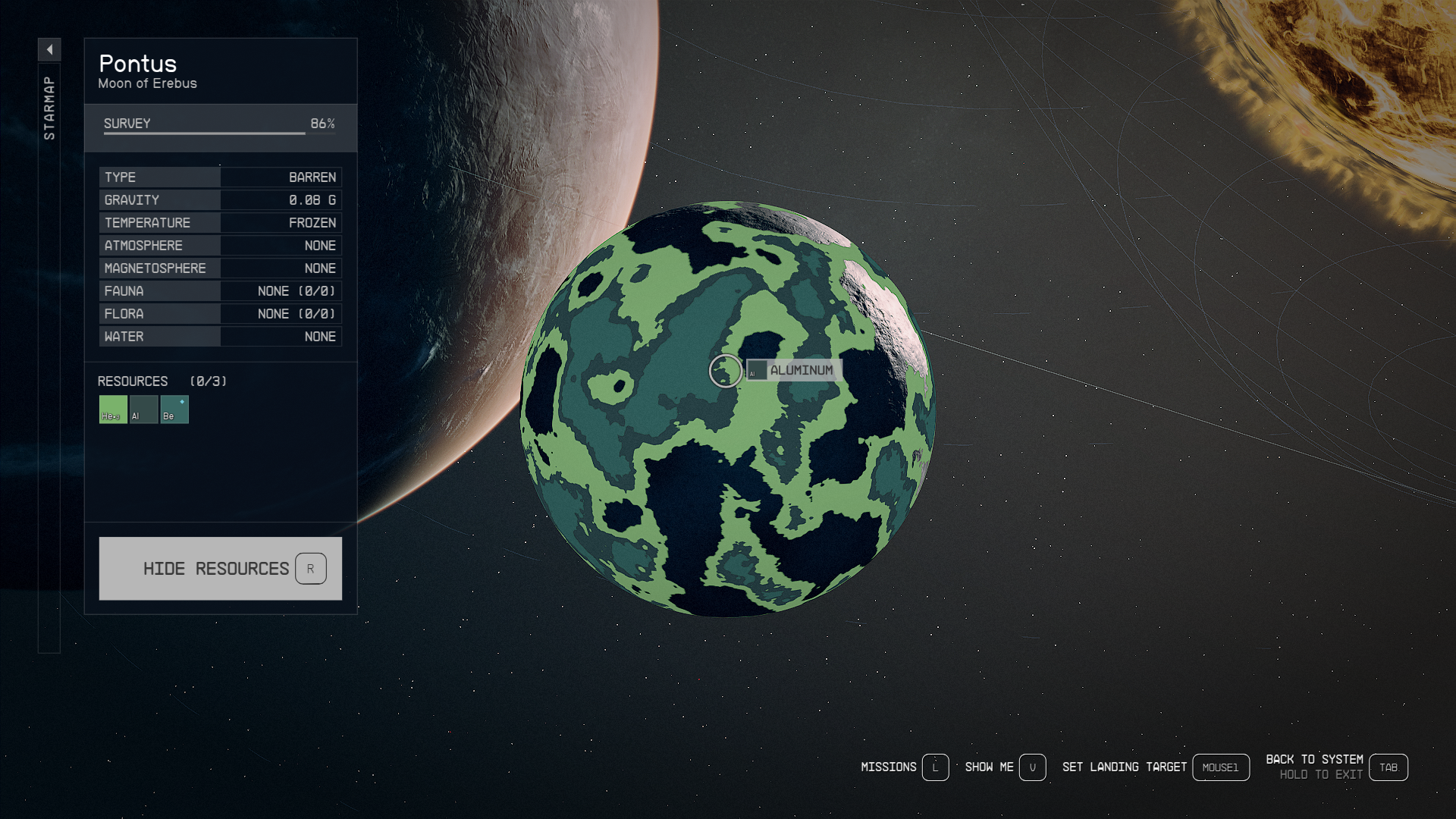The height and width of the screenshot is (819, 1456).
Task: Click the circular landing reticle on Pontus
Action: 724,369
